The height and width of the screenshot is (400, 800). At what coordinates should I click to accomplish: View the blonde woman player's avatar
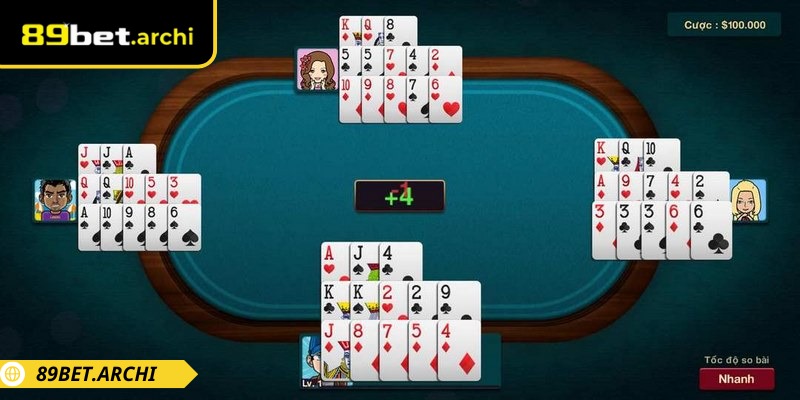tap(748, 201)
